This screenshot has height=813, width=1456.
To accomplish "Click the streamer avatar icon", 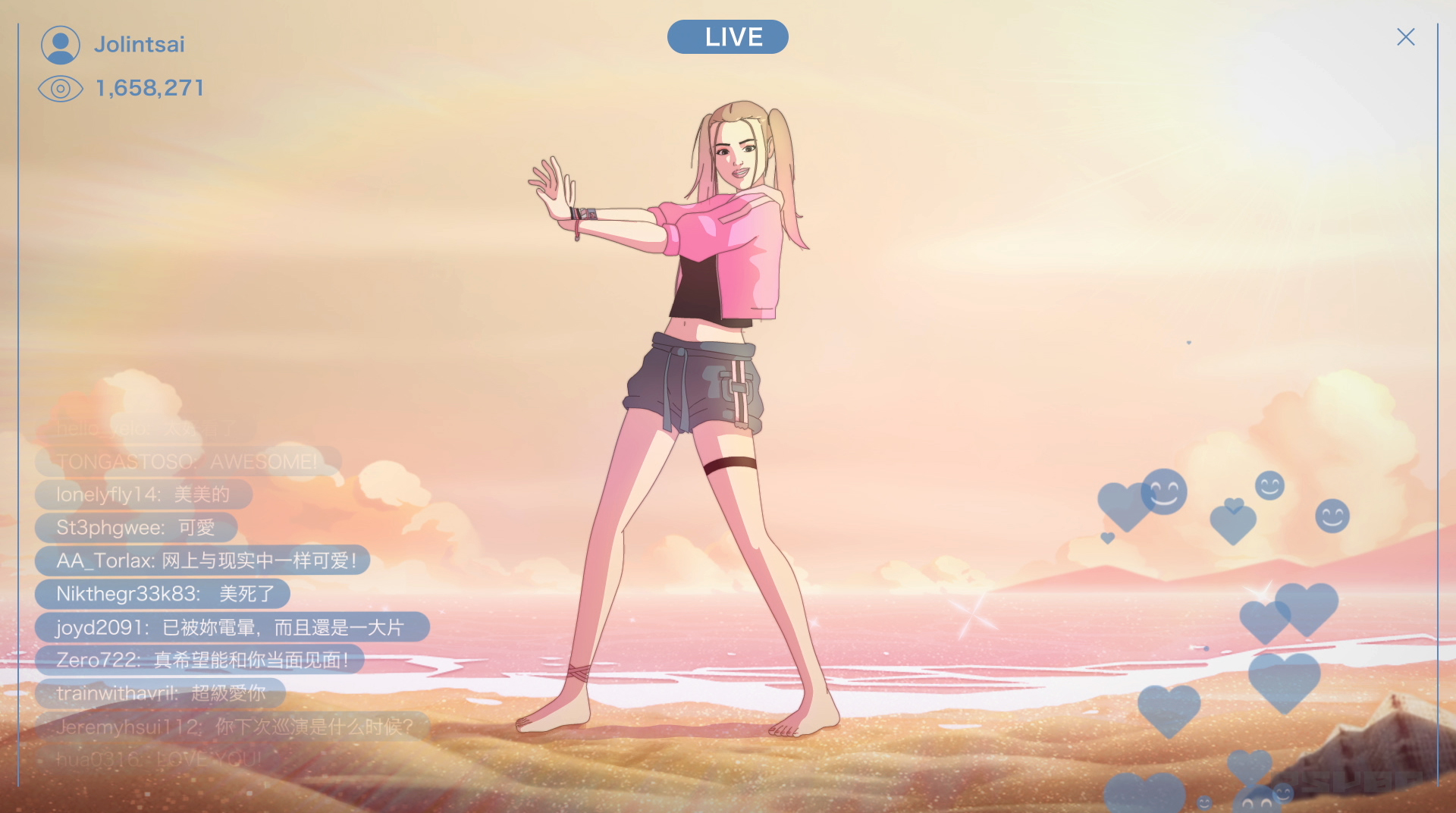I will 61,45.
